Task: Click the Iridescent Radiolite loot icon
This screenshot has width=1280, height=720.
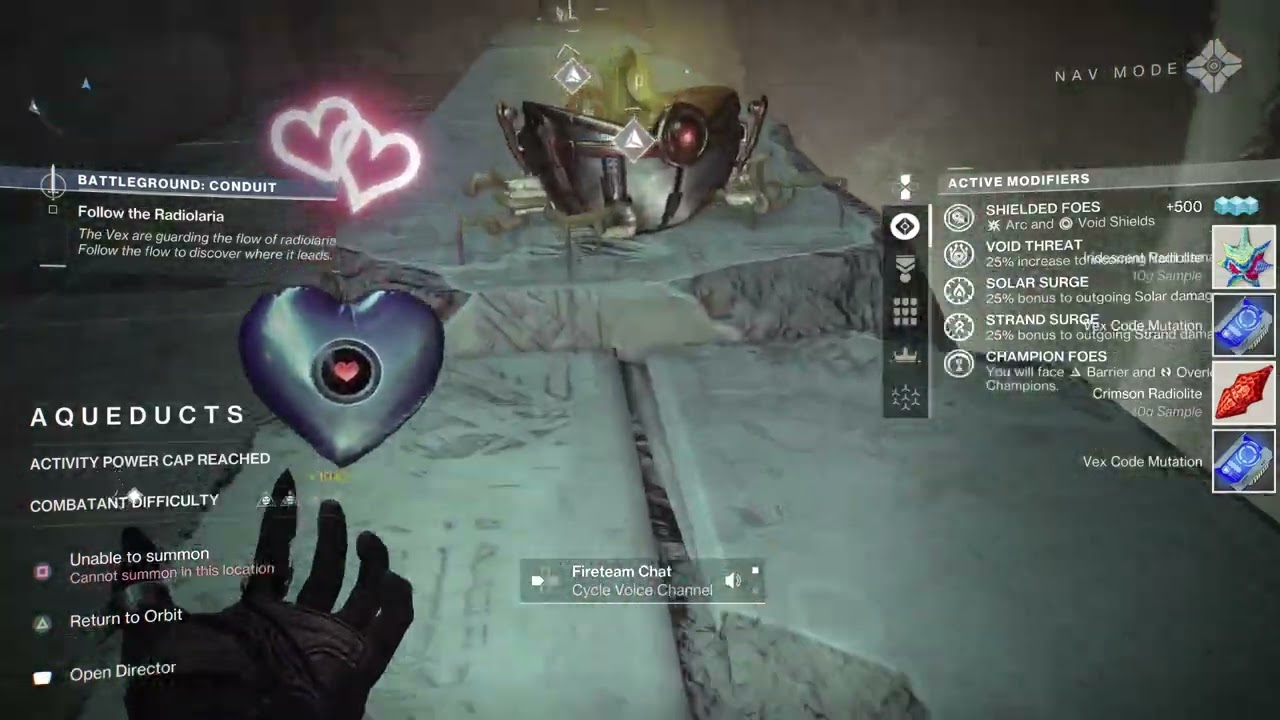Action: [x=1244, y=257]
